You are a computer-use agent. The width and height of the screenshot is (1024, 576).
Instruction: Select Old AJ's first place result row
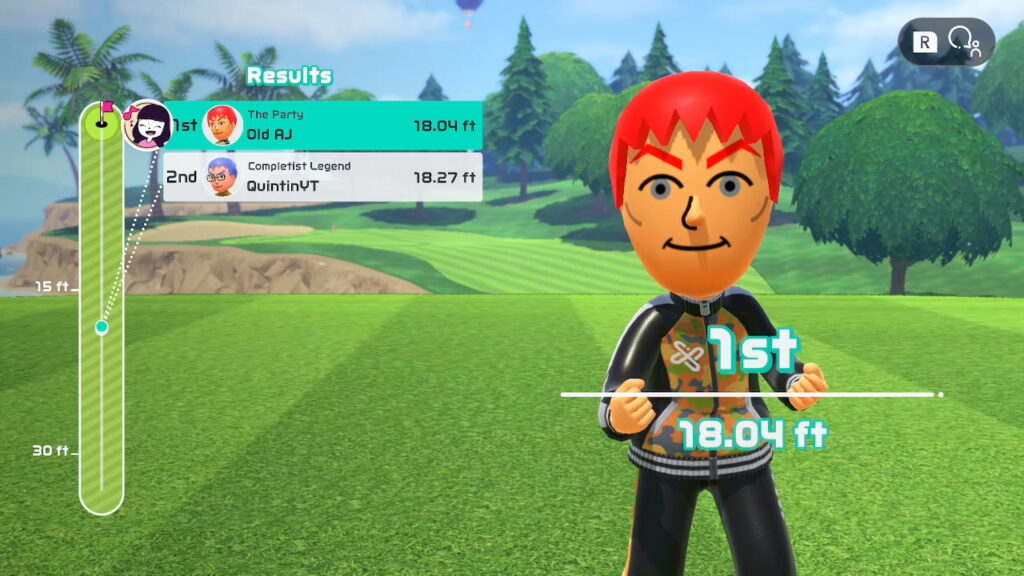322,126
